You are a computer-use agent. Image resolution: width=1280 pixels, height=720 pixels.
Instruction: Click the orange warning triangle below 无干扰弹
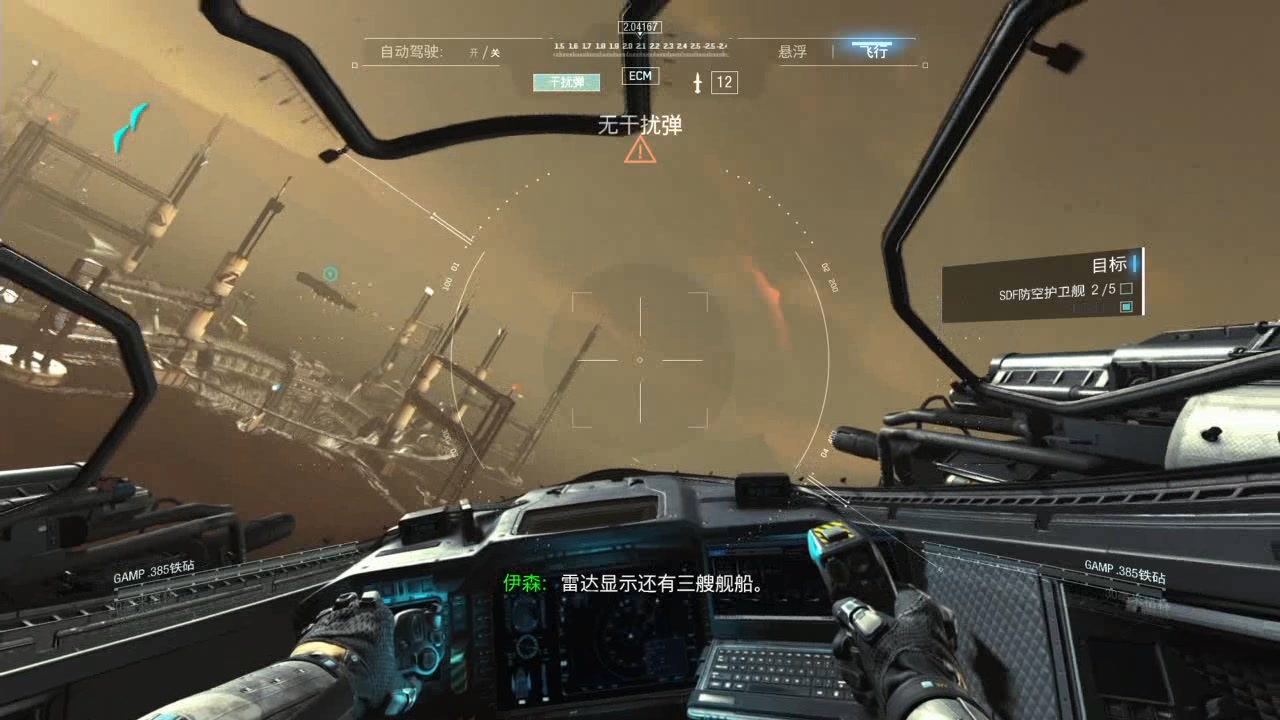638,153
